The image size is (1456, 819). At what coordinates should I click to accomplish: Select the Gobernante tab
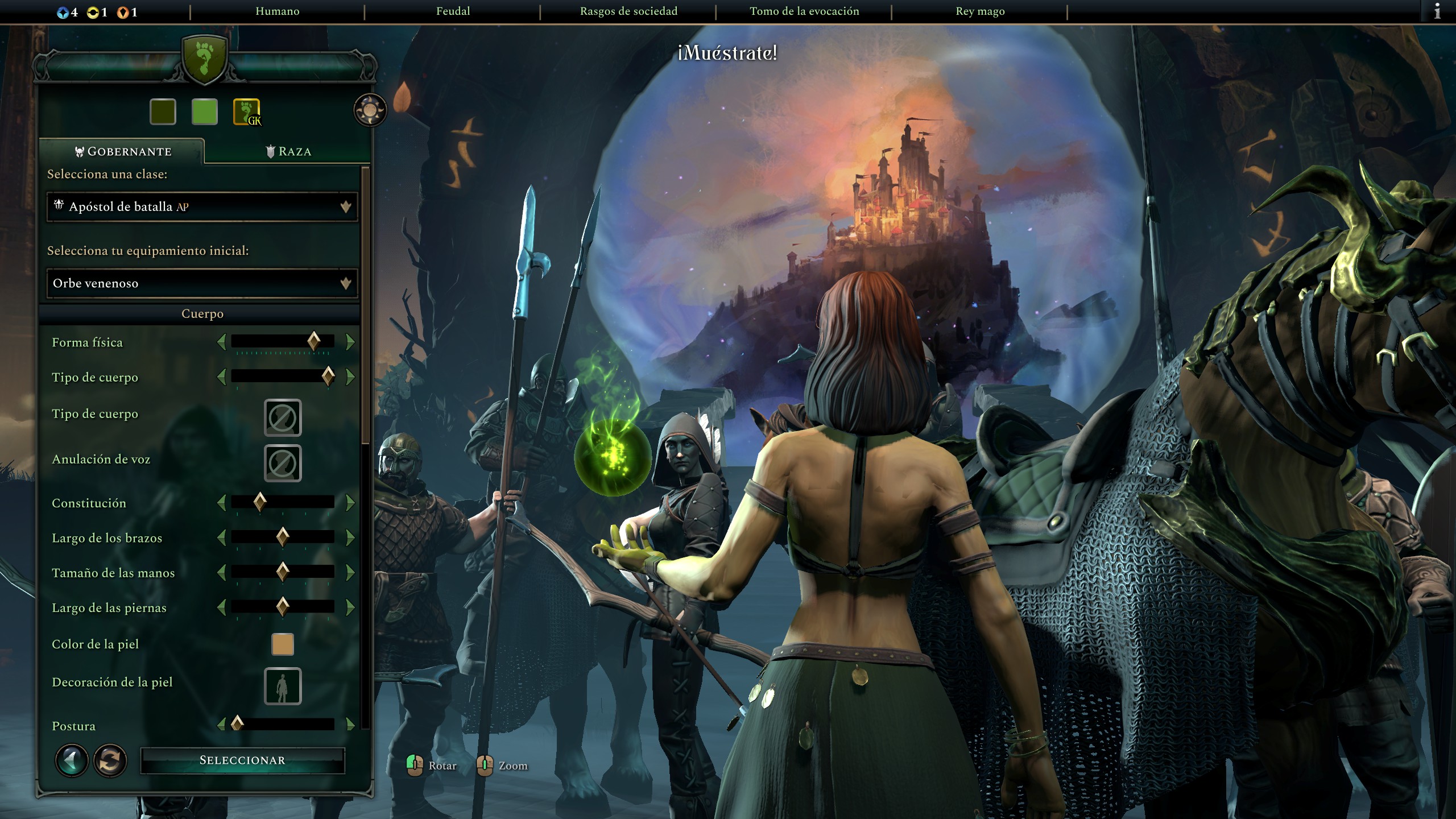pyautogui.click(x=123, y=151)
